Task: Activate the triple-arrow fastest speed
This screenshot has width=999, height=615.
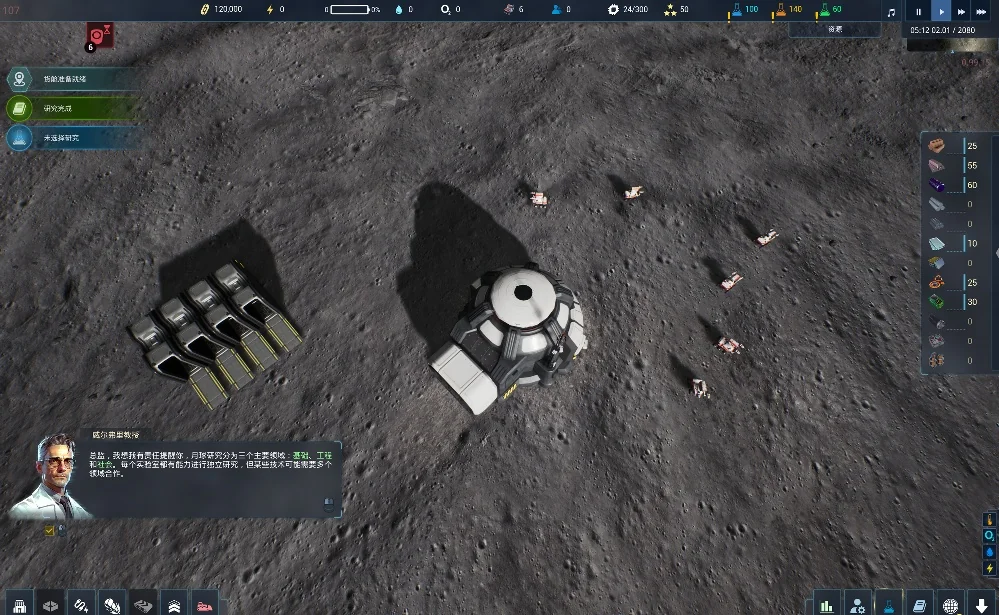Action: (x=983, y=11)
